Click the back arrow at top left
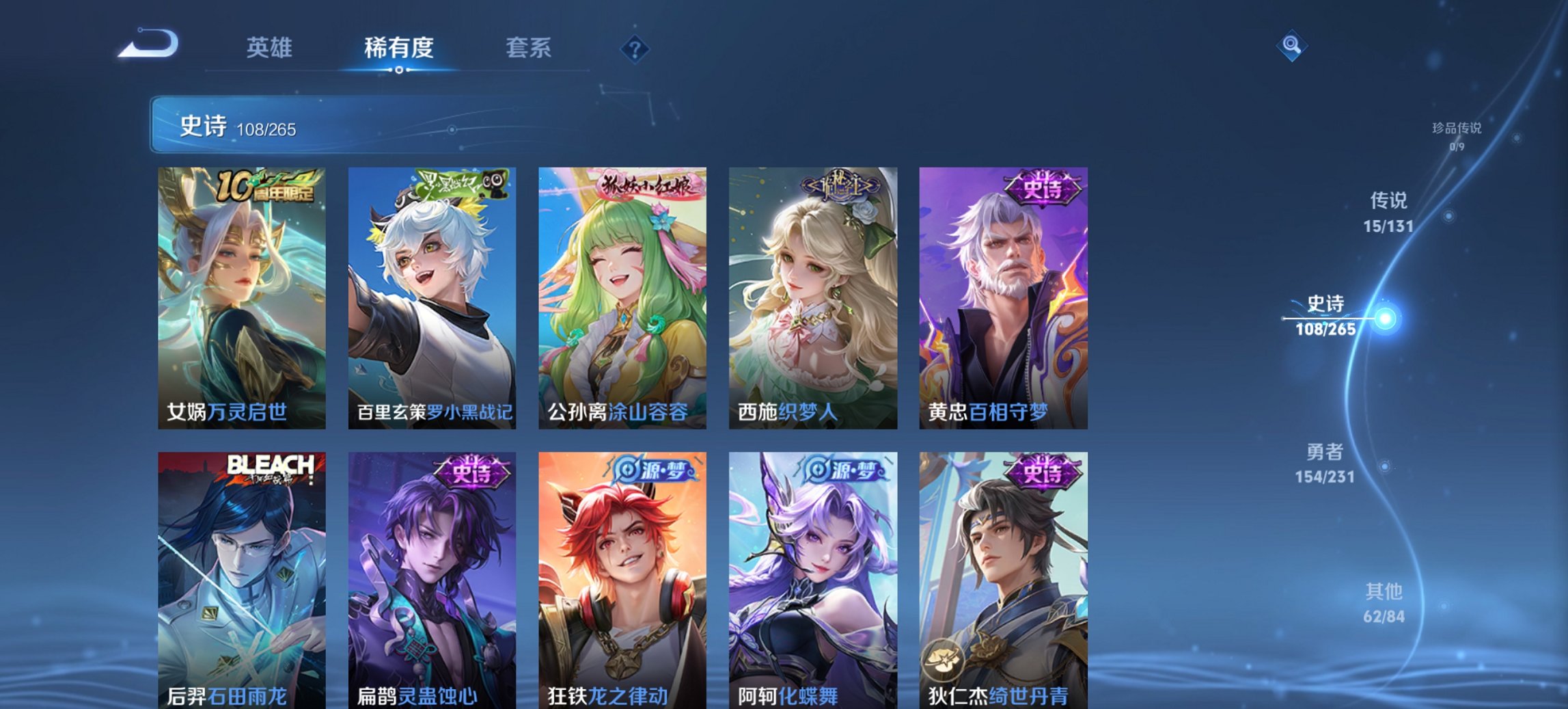1568x709 pixels. (149, 44)
